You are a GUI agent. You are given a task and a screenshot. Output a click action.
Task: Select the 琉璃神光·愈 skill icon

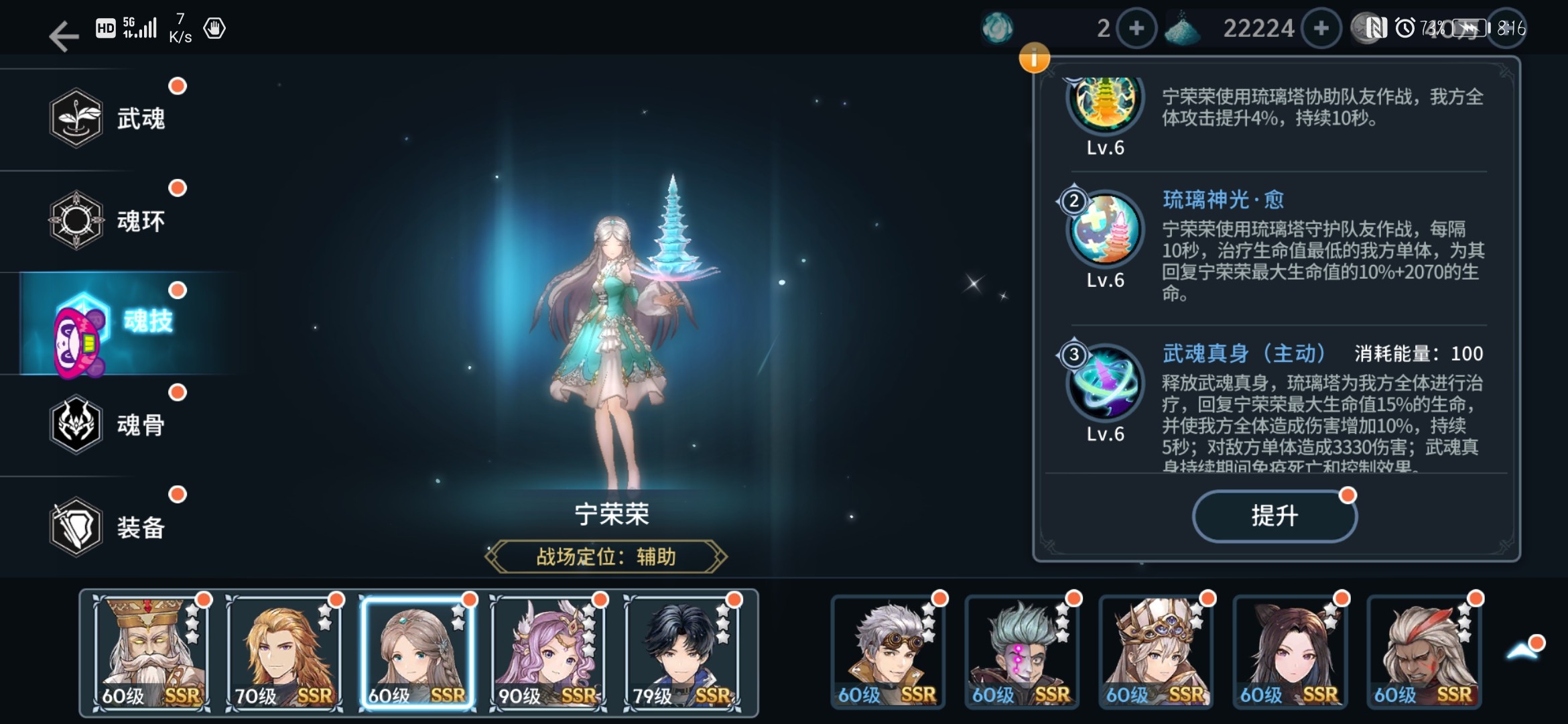tap(1105, 229)
